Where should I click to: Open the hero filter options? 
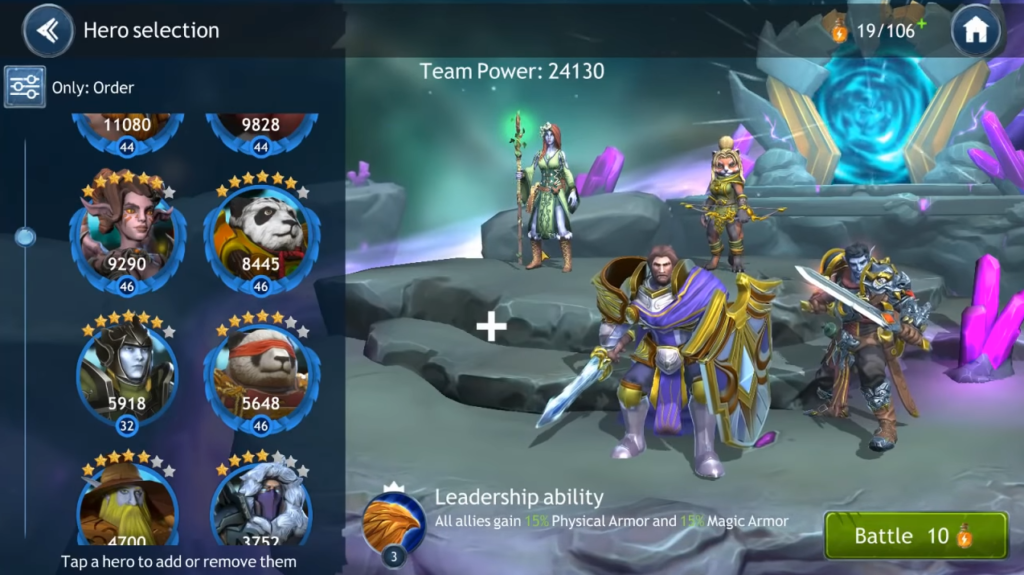[x=23, y=87]
